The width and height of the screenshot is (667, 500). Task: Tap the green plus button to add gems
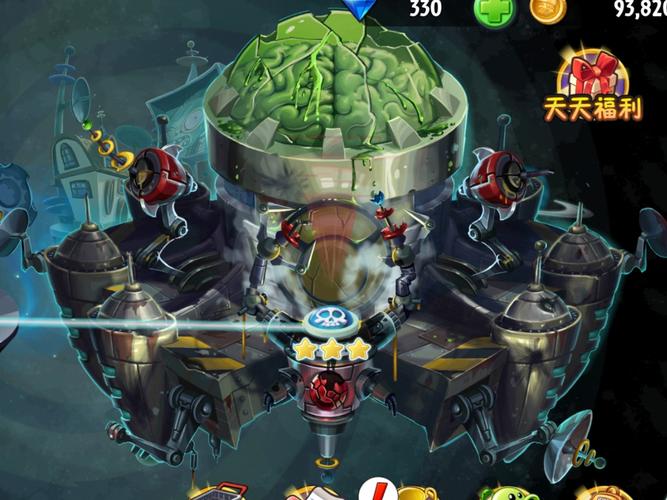[493, 9]
